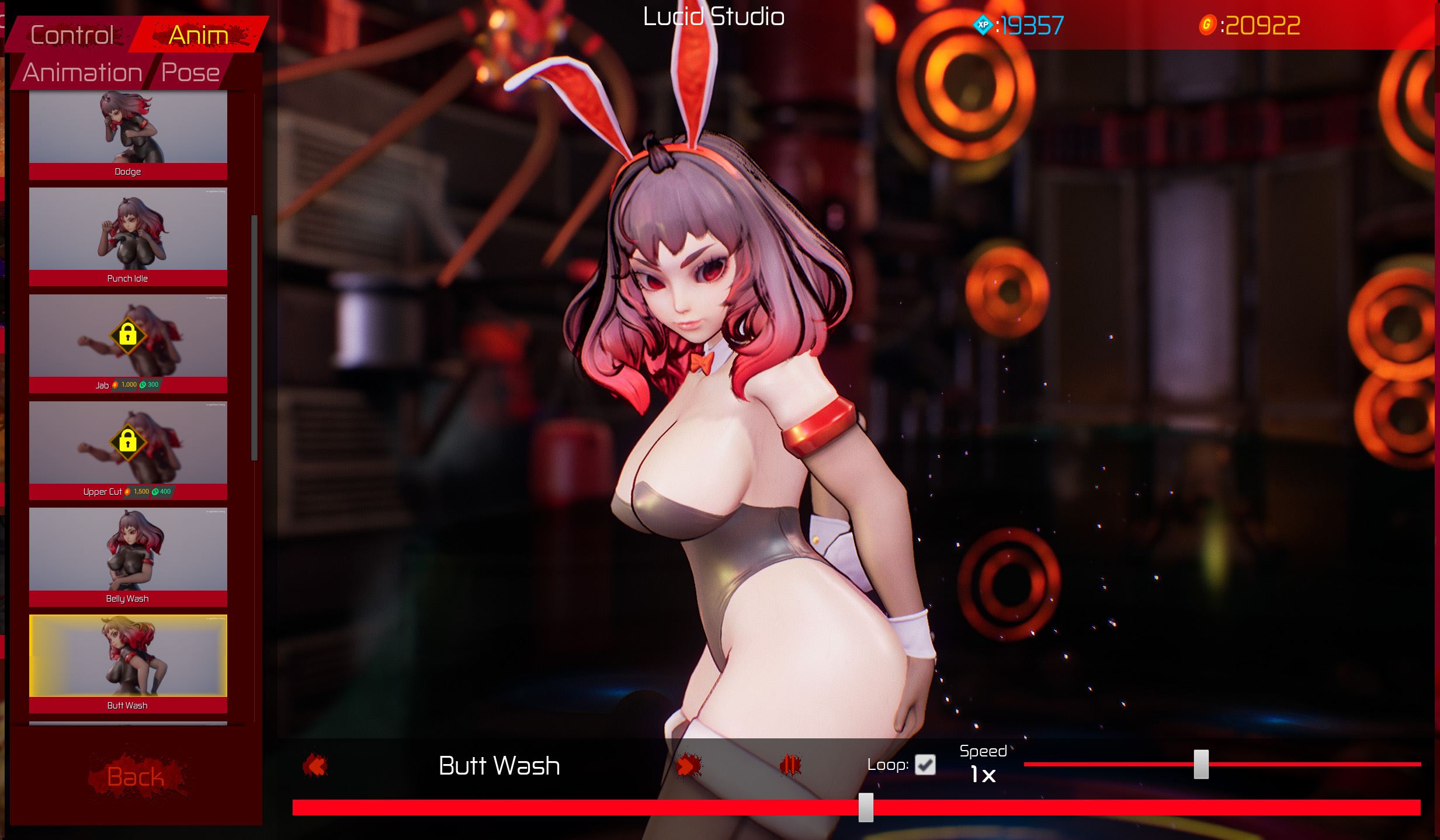Toggle the Loop checkbox
Viewport: 1440px width, 840px height.
click(925, 765)
